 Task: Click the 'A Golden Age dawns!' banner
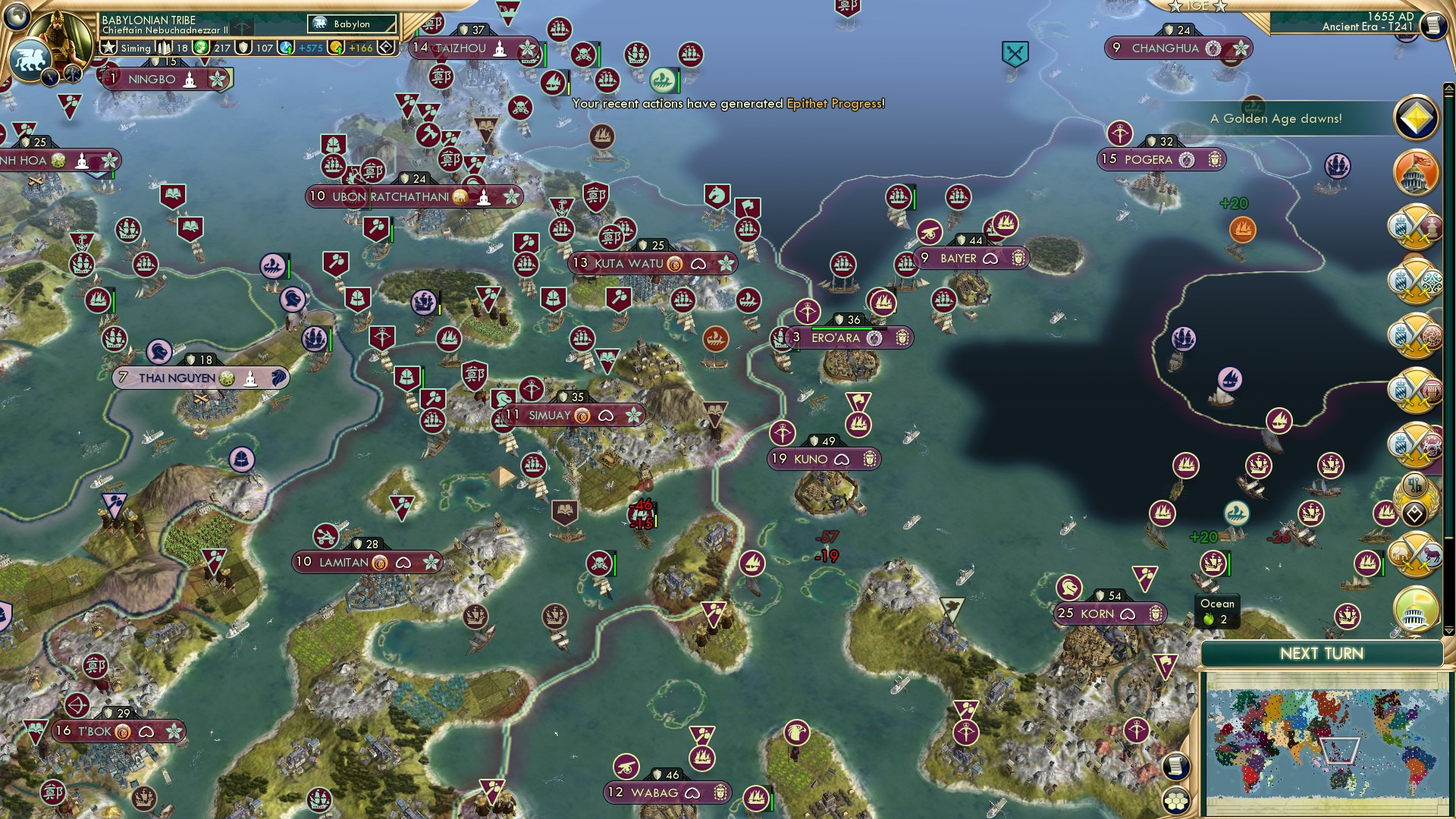point(1276,118)
